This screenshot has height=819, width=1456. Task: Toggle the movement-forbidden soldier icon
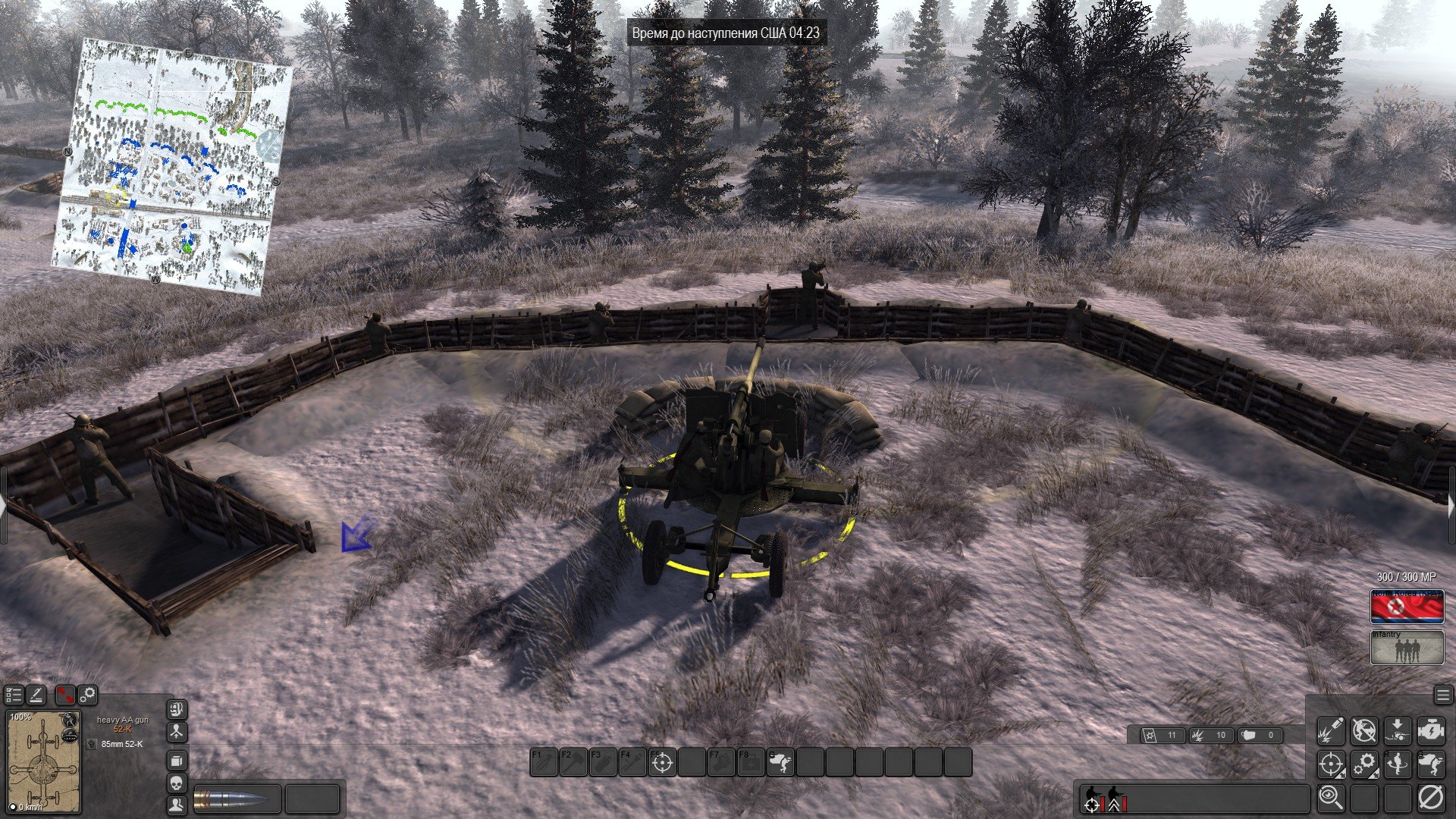[x=1364, y=730]
